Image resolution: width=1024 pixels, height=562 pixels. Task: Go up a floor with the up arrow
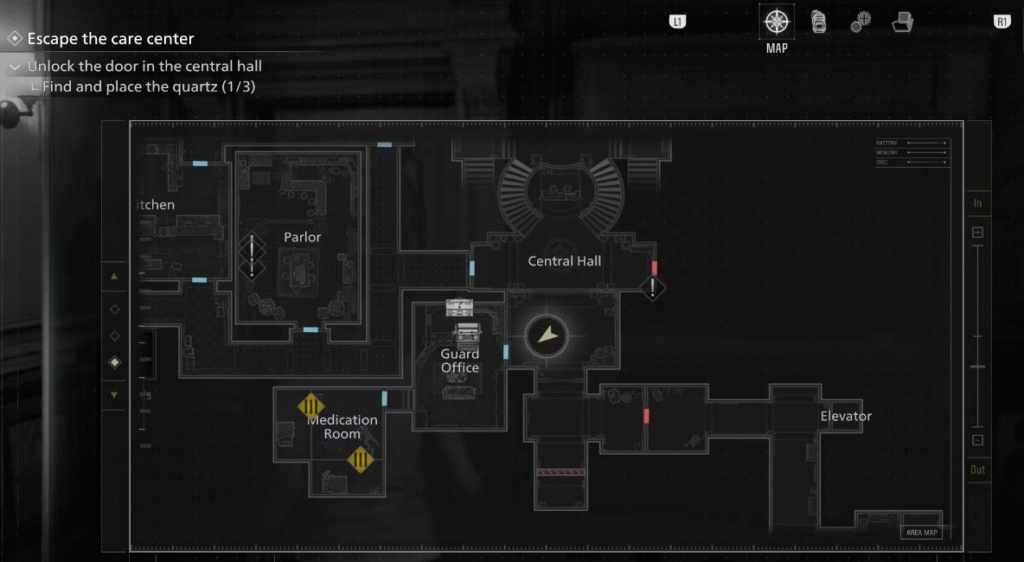click(x=114, y=277)
